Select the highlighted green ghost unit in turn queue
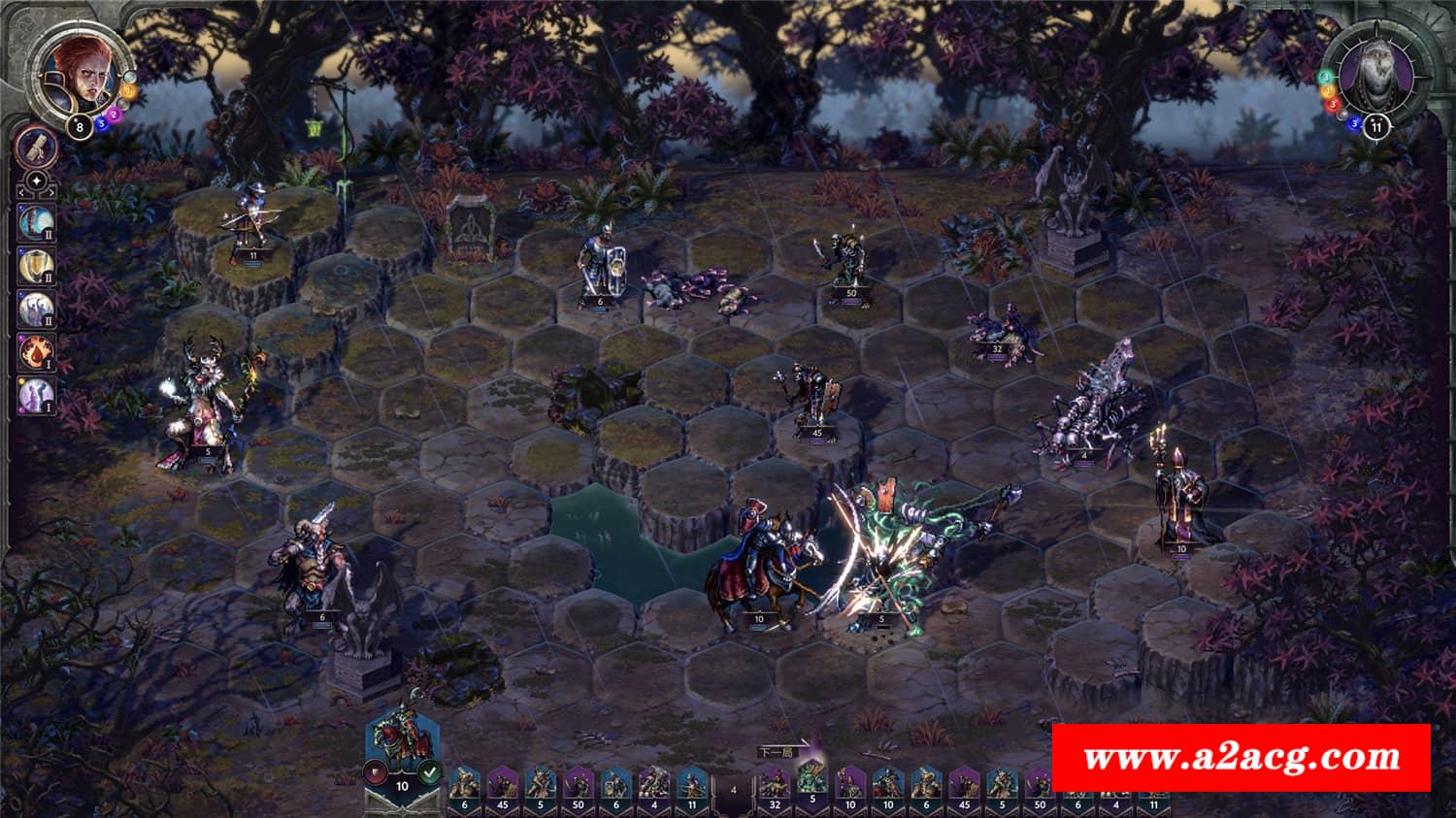The image size is (1456, 818). click(811, 779)
